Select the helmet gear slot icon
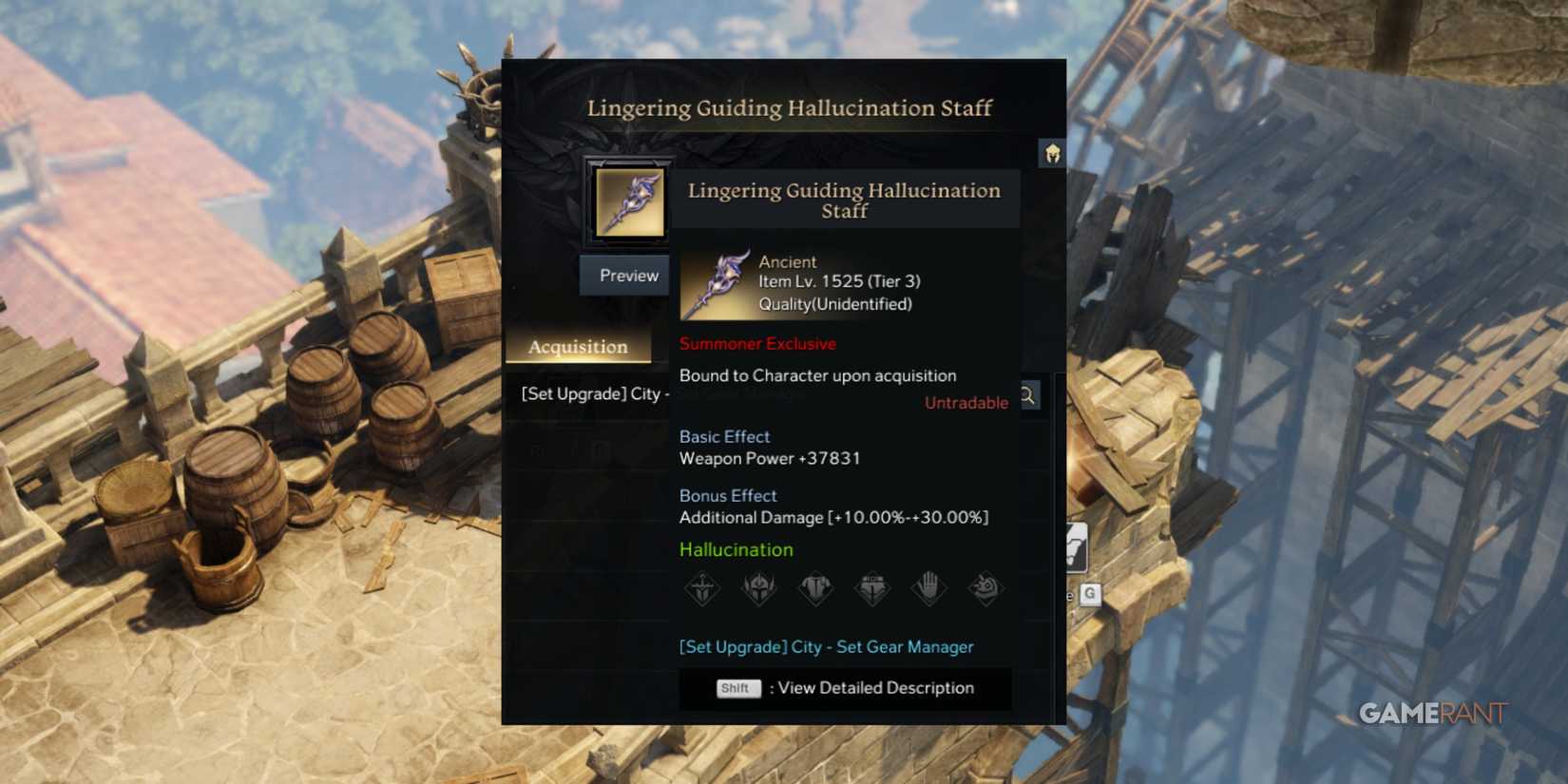Viewport: 1568px width, 784px height. click(x=760, y=587)
